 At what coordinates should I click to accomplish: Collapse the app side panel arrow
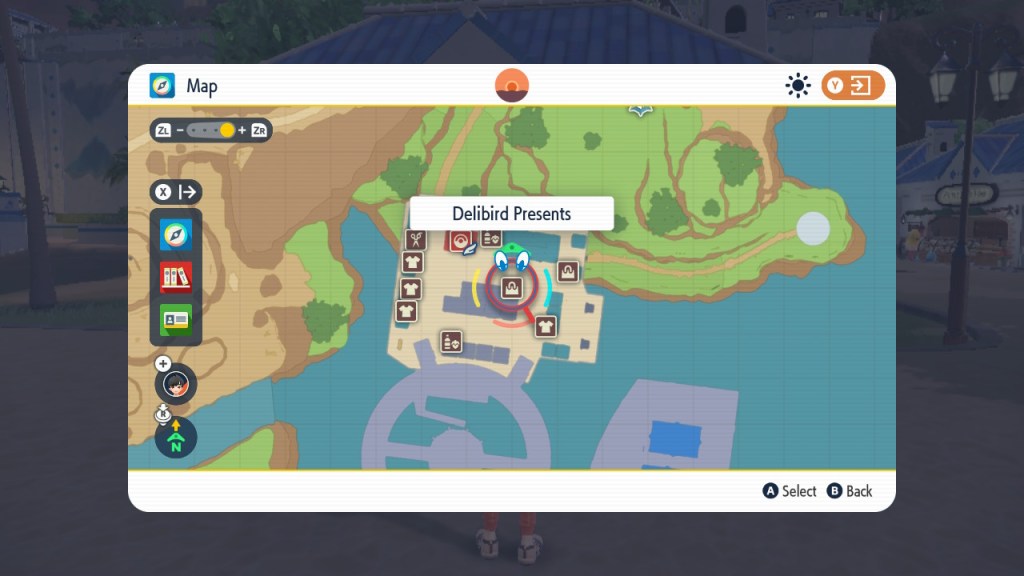(176, 192)
